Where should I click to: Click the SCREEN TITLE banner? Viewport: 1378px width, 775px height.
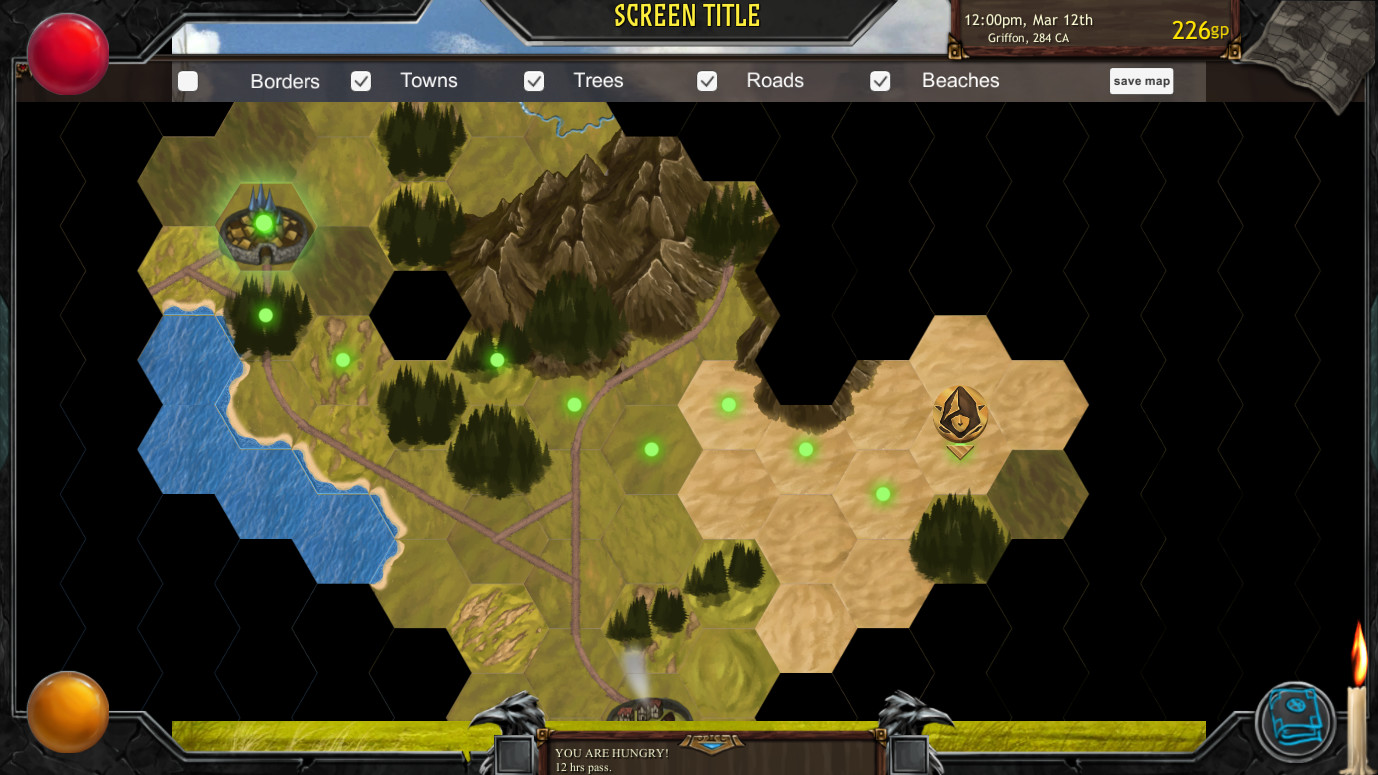point(687,17)
